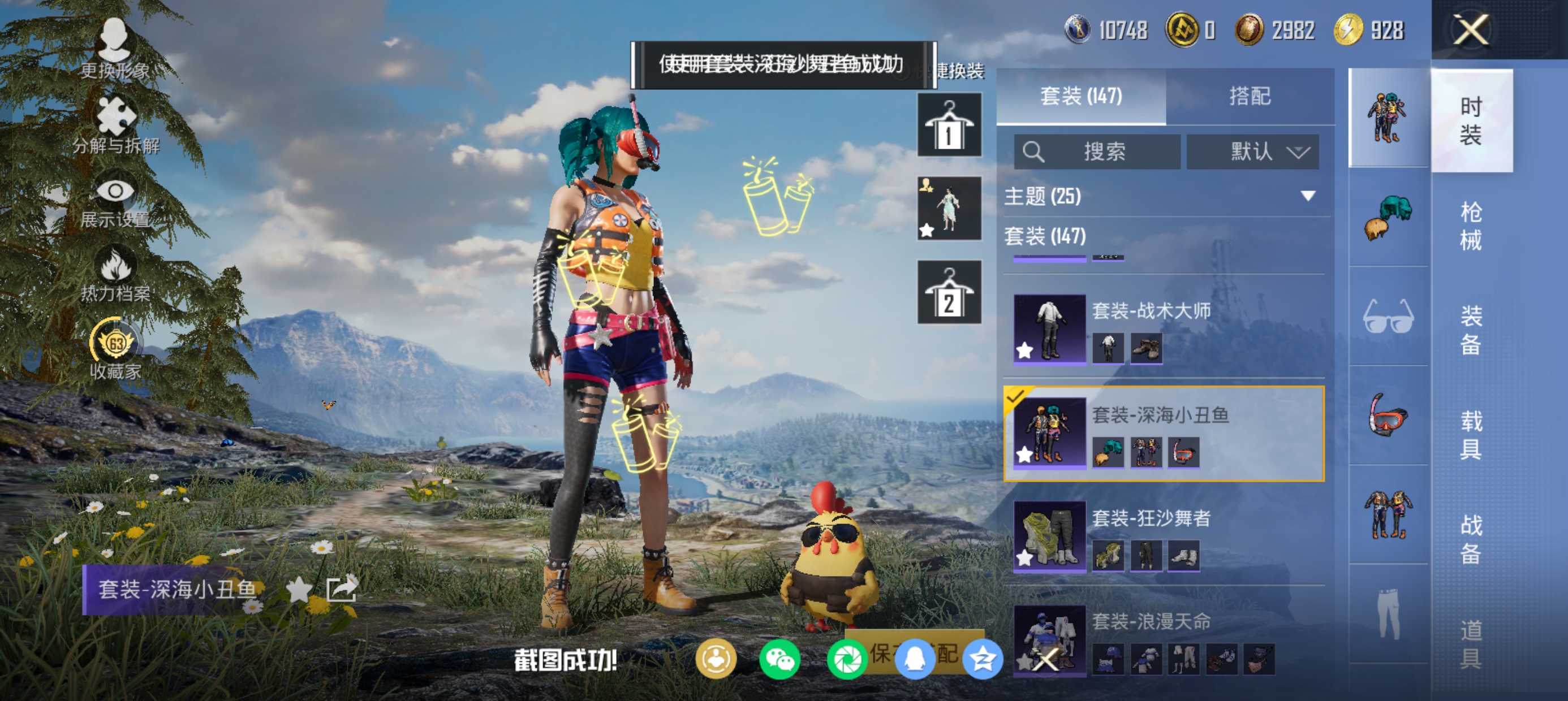Click the share arrow beside outfit name
This screenshot has height=701, width=1568.
pyautogui.click(x=342, y=589)
